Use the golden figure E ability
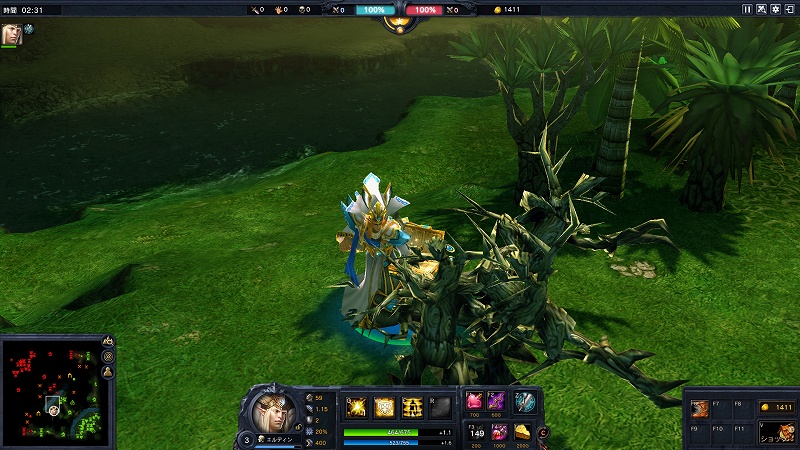 pyautogui.click(x=411, y=406)
